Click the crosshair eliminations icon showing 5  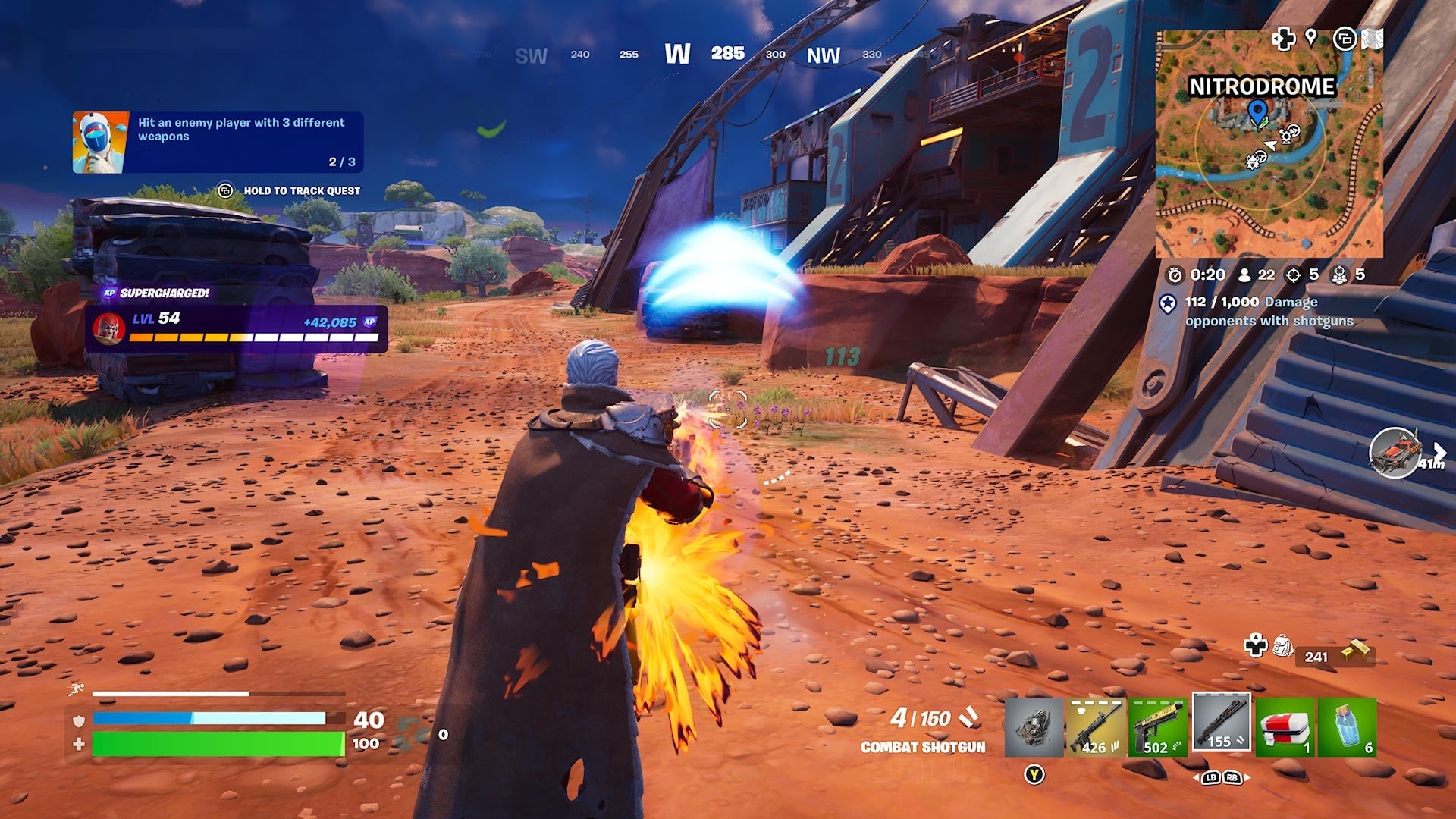click(1294, 276)
